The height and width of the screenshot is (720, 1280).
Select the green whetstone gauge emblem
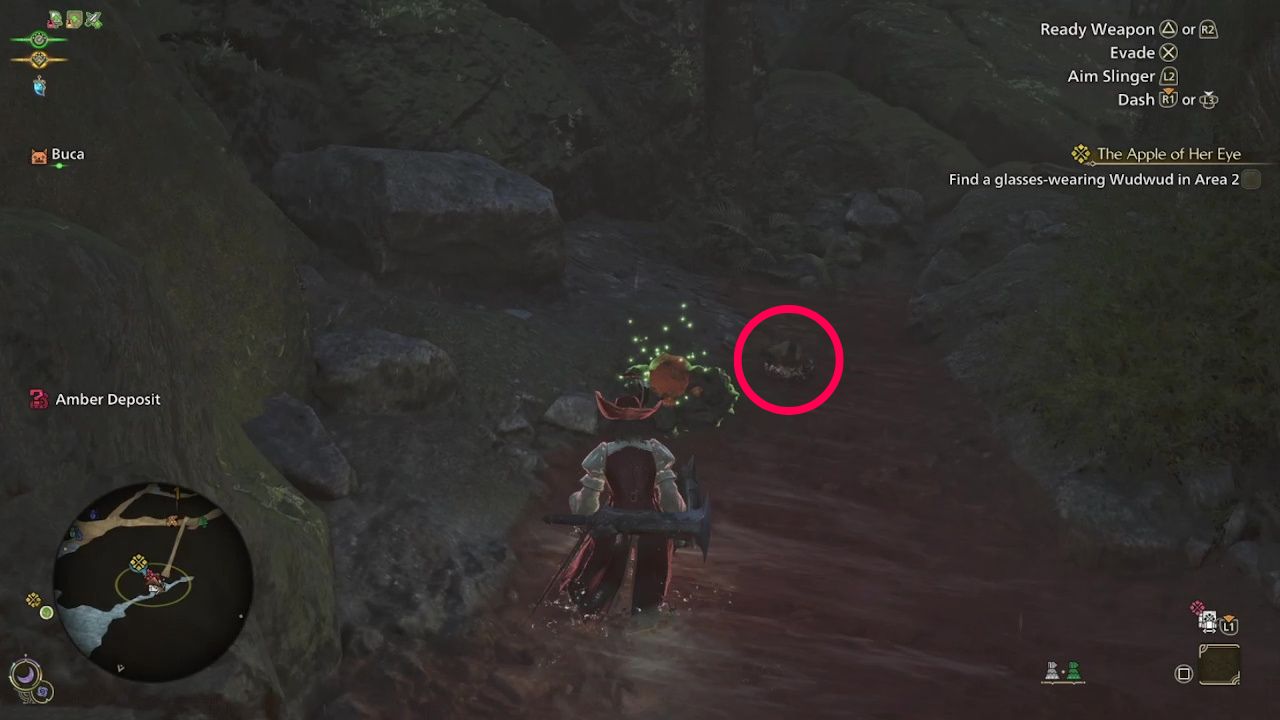[39, 39]
